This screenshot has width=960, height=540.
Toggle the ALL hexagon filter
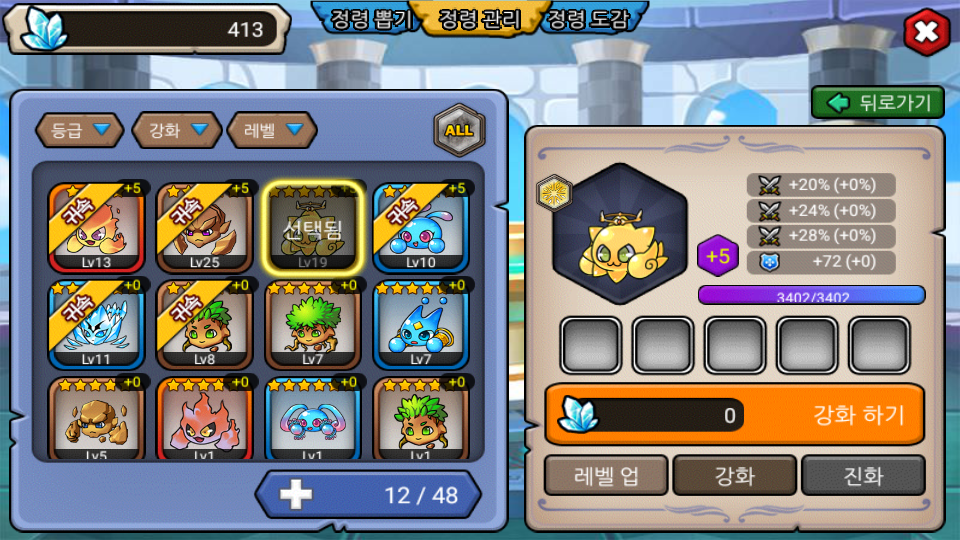click(459, 129)
